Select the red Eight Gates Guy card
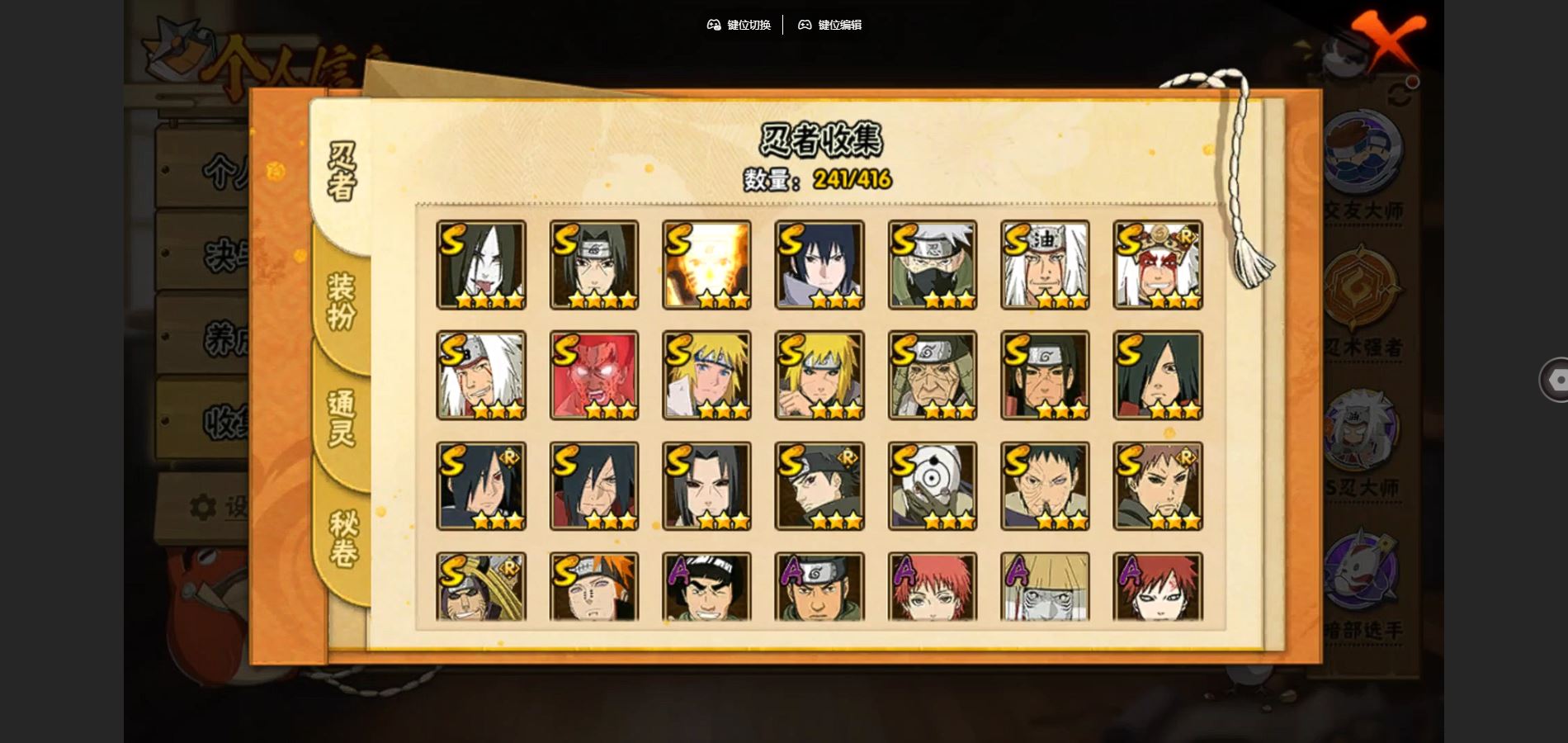This screenshot has height=743, width=1568. tap(594, 376)
